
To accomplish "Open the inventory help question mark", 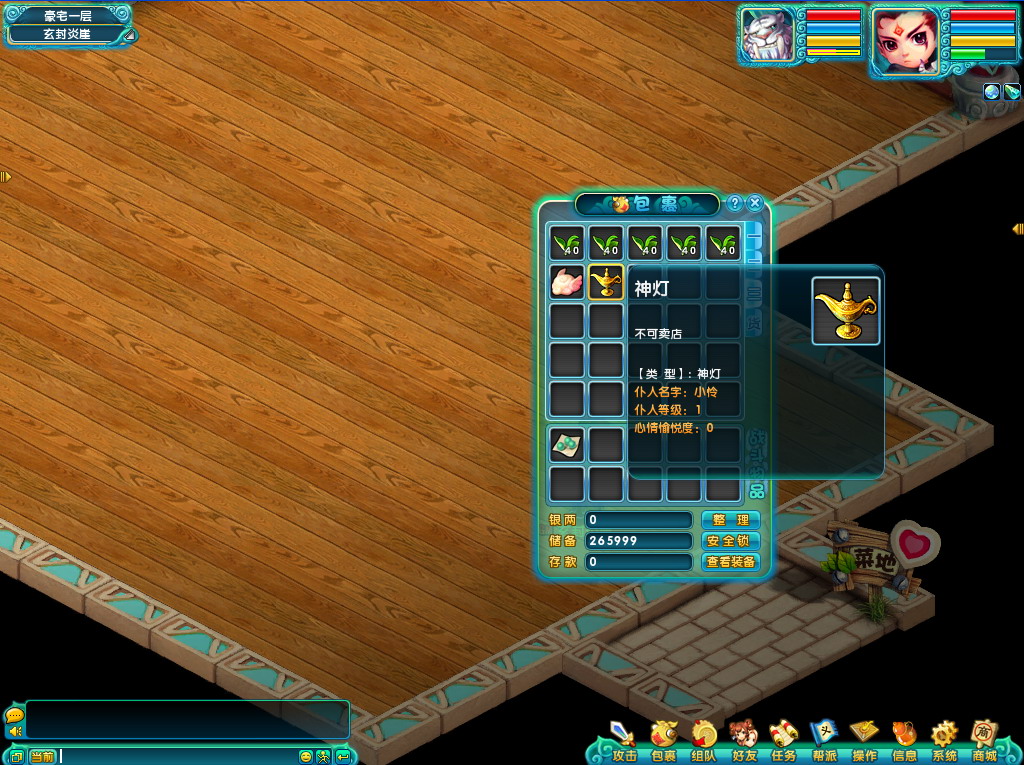I will 734,203.
